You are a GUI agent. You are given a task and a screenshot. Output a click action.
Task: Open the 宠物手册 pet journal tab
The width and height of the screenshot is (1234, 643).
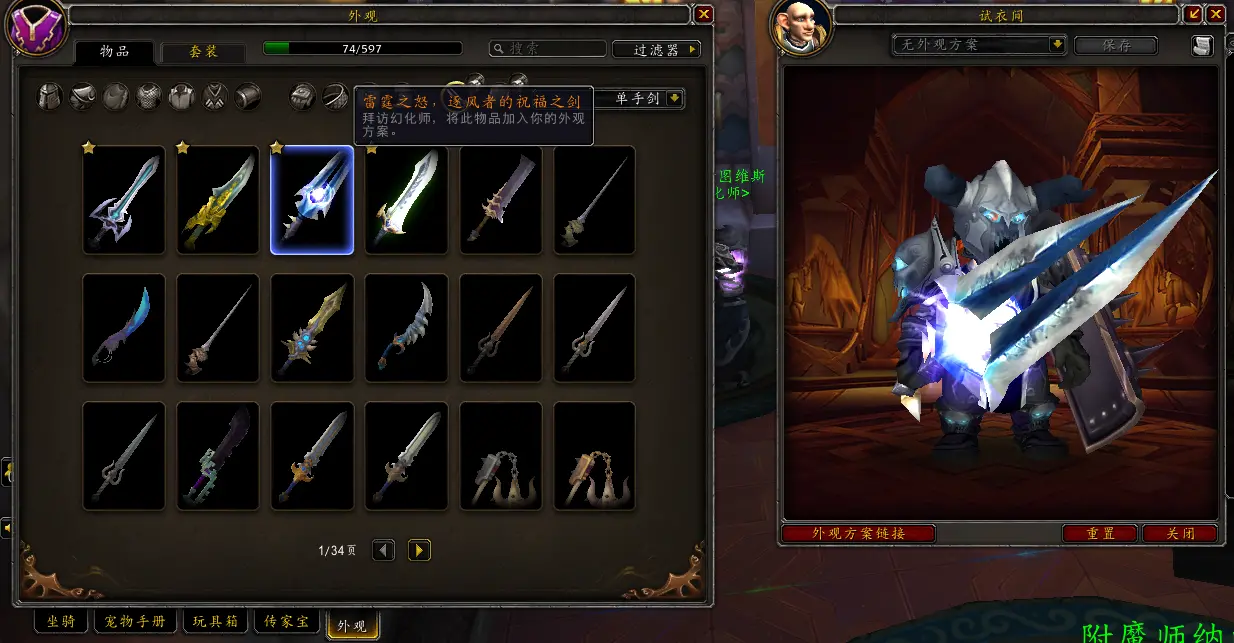coord(136,622)
